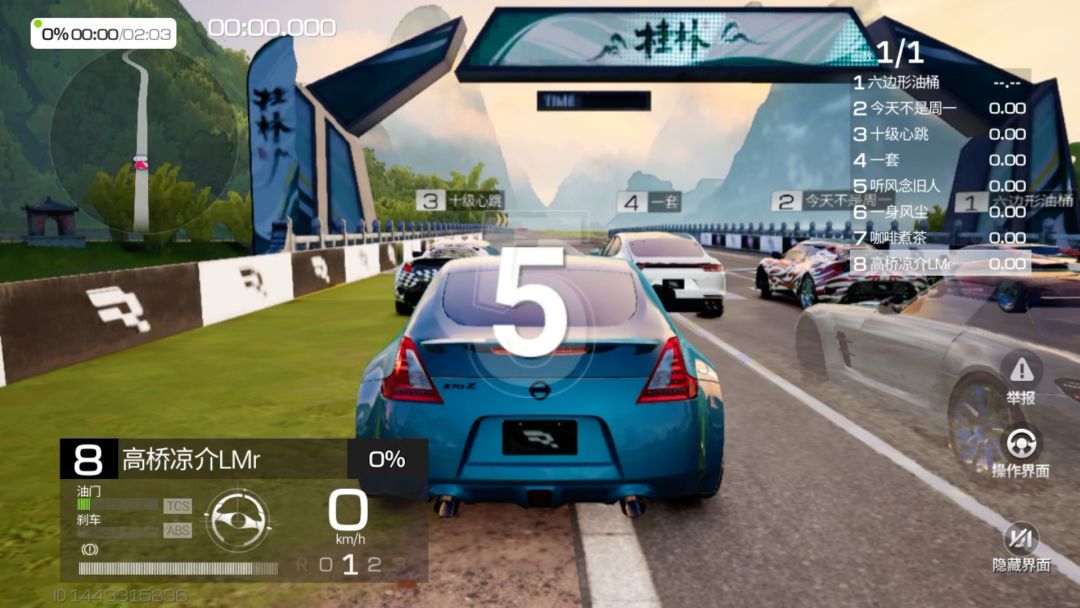
Task: Choose leaderboard row 6 一身风尘
Action: [x=939, y=212]
